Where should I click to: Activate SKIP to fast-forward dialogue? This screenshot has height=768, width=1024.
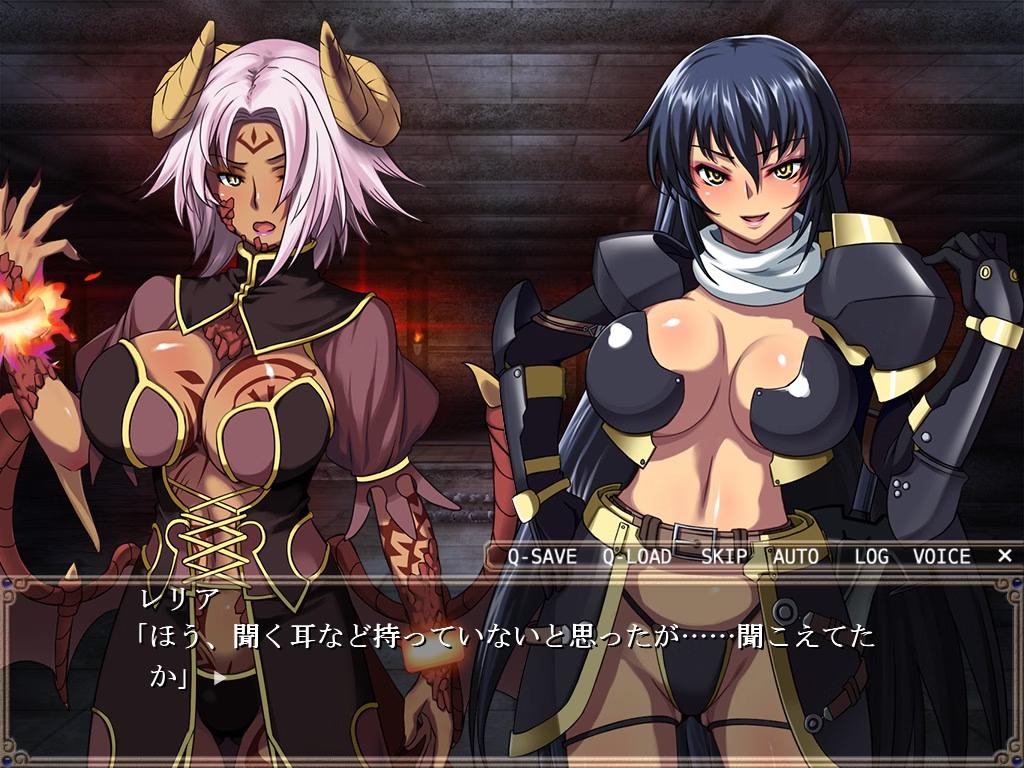pos(723,557)
